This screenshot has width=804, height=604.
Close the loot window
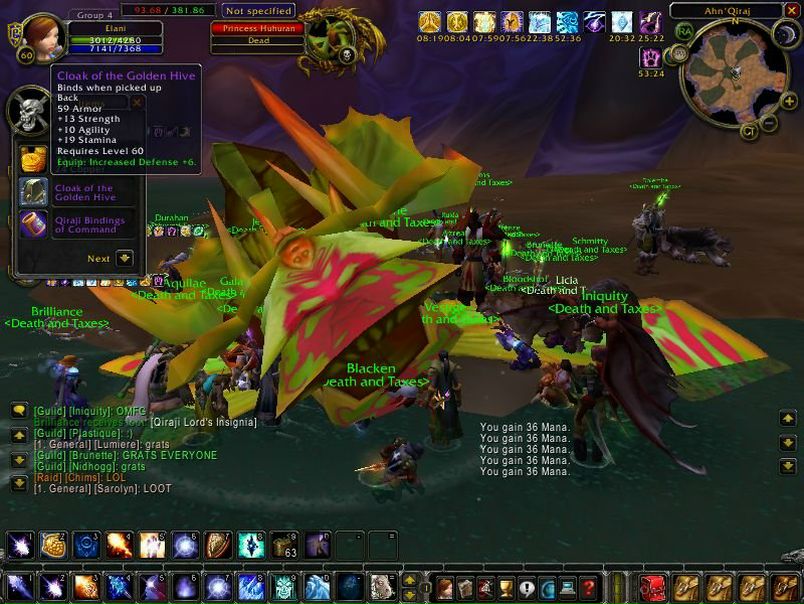pyautogui.click(x=137, y=102)
